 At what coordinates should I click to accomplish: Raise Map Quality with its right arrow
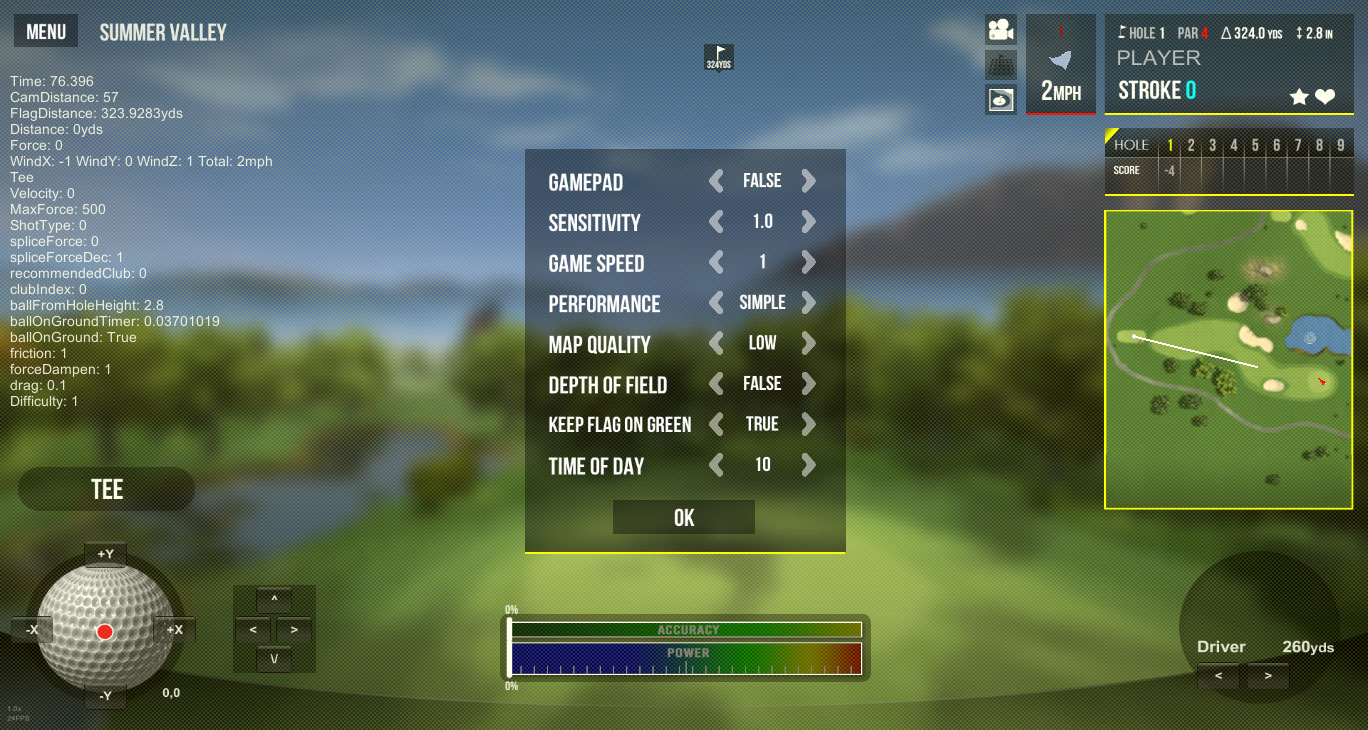808,343
